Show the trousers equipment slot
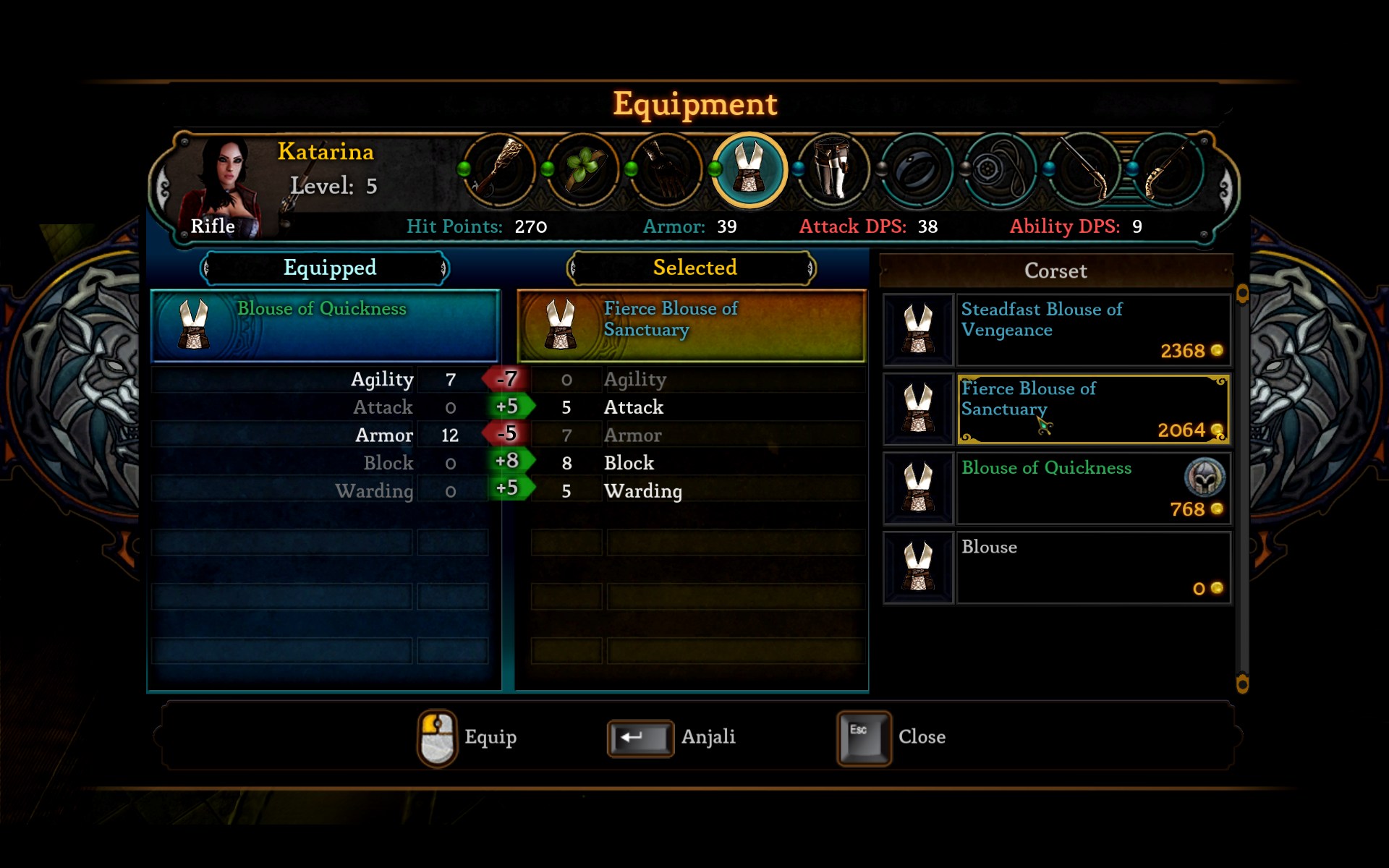 click(833, 170)
